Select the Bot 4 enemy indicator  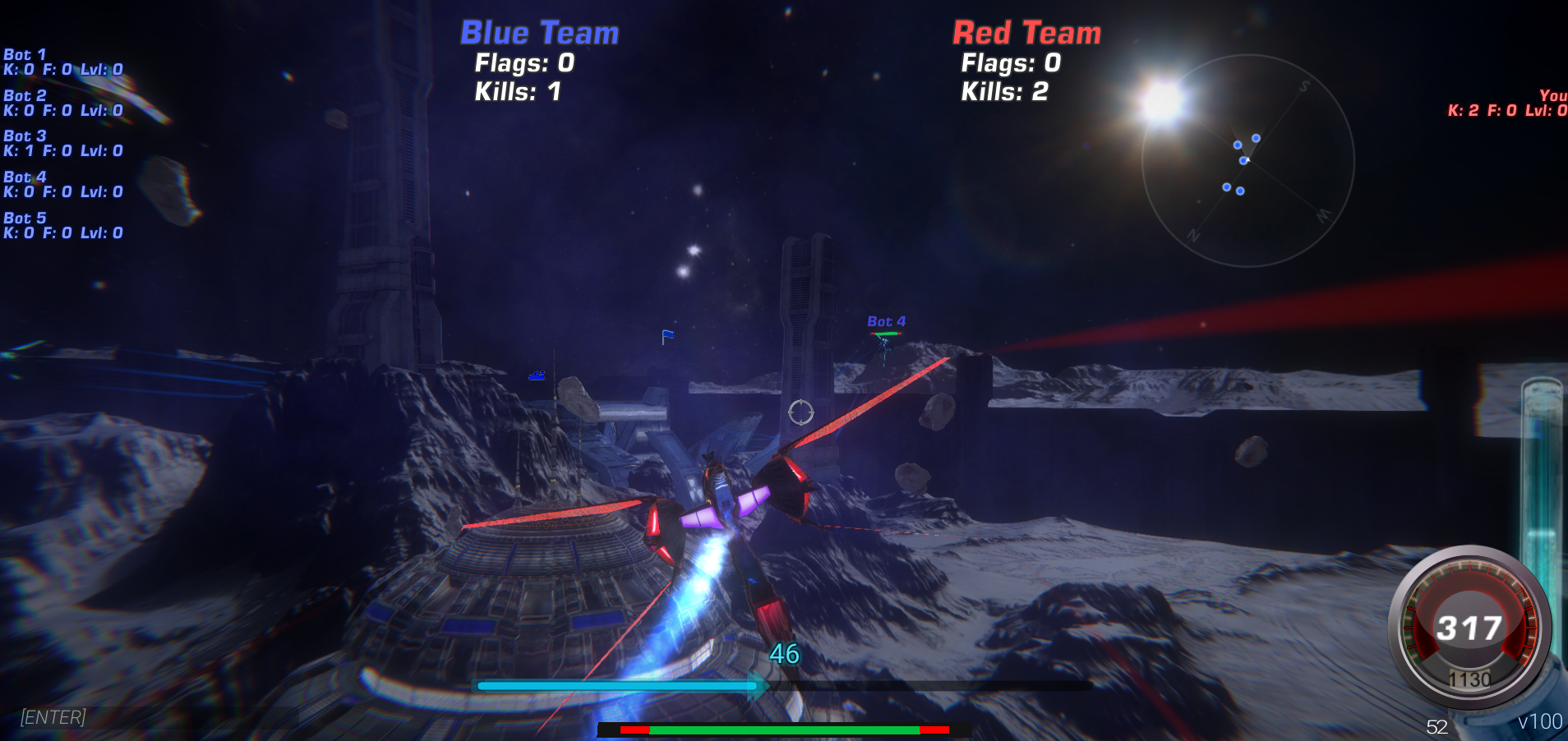click(x=884, y=322)
